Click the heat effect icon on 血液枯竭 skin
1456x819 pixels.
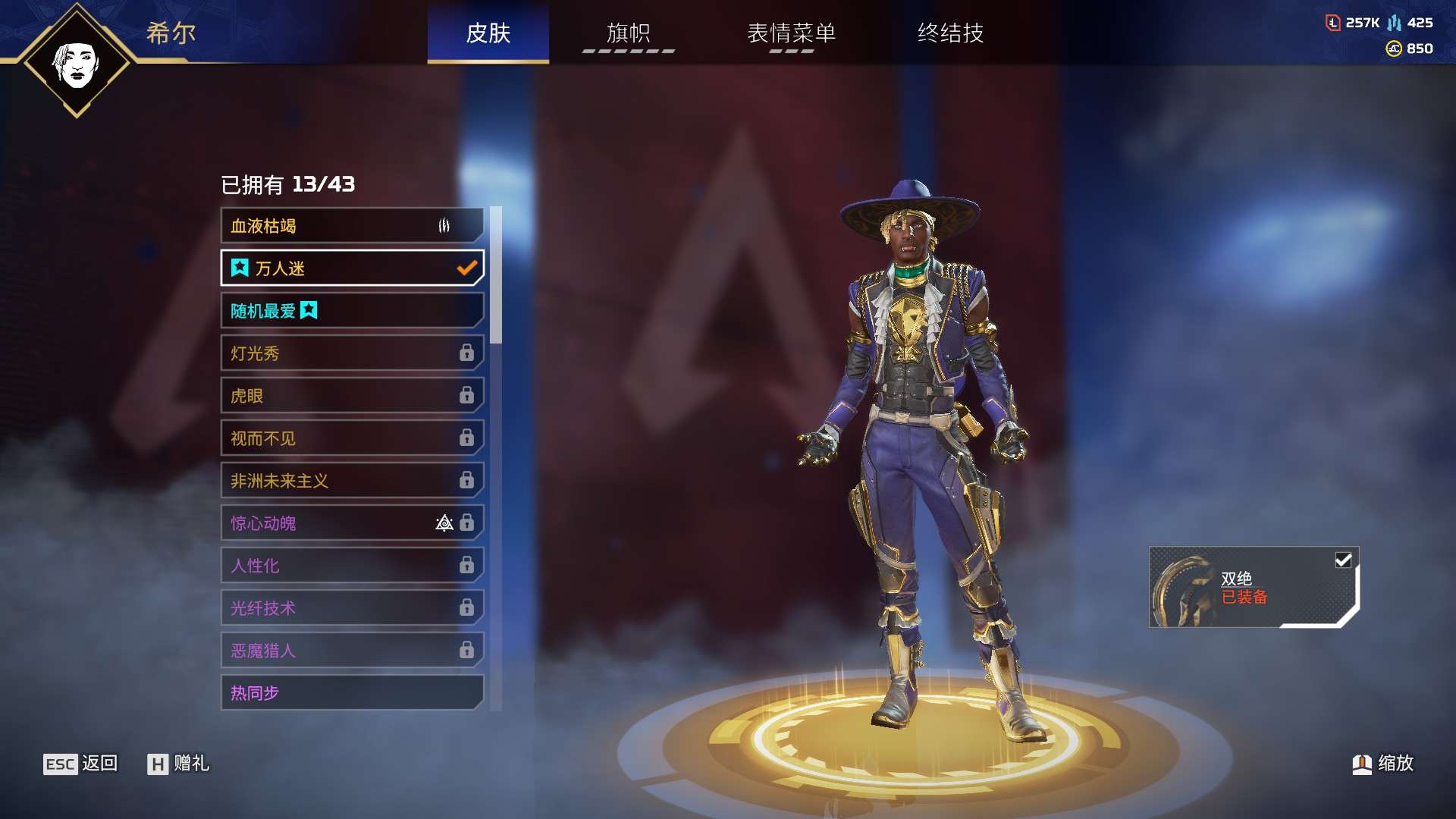(x=444, y=225)
